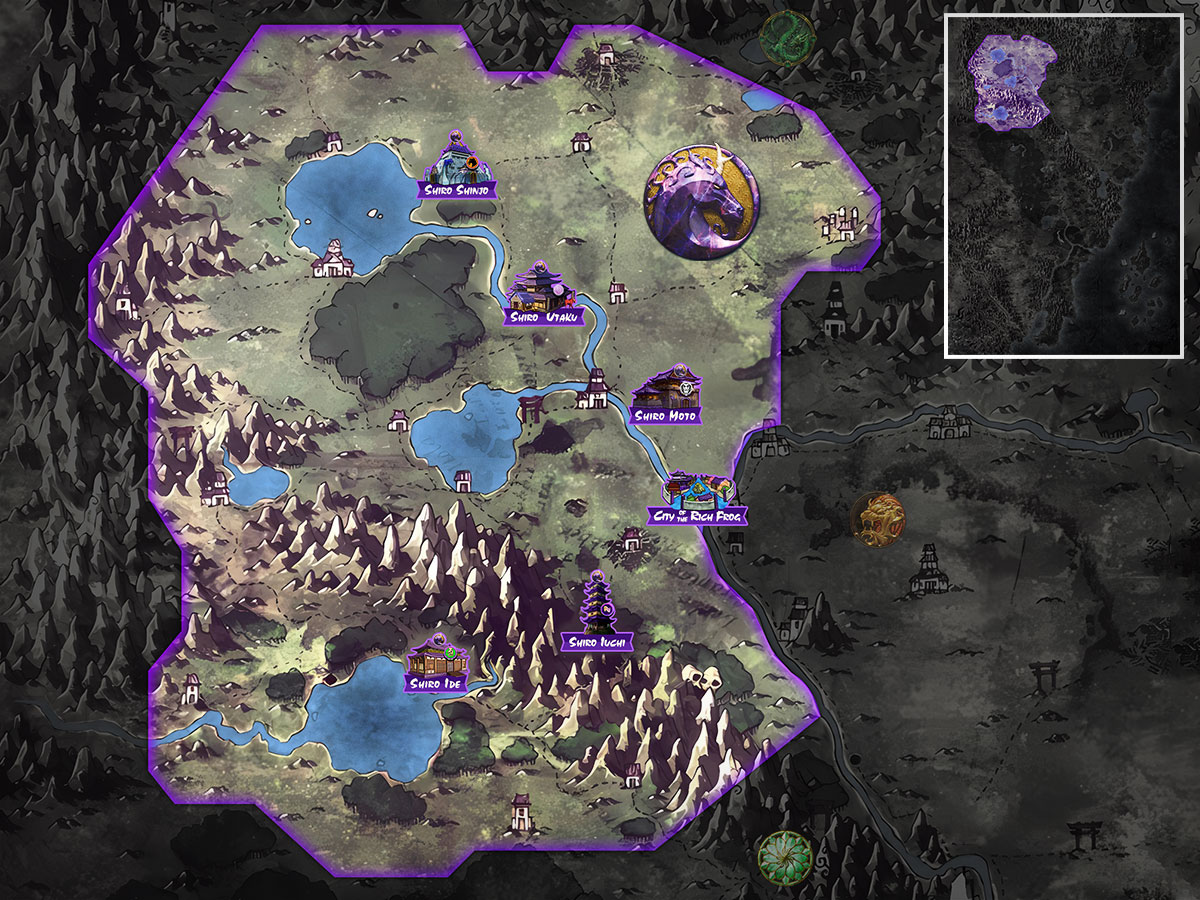The height and width of the screenshot is (900, 1200).
Task: Select the Shiro Iuchi pagoda marker
Action: (597, 612)
